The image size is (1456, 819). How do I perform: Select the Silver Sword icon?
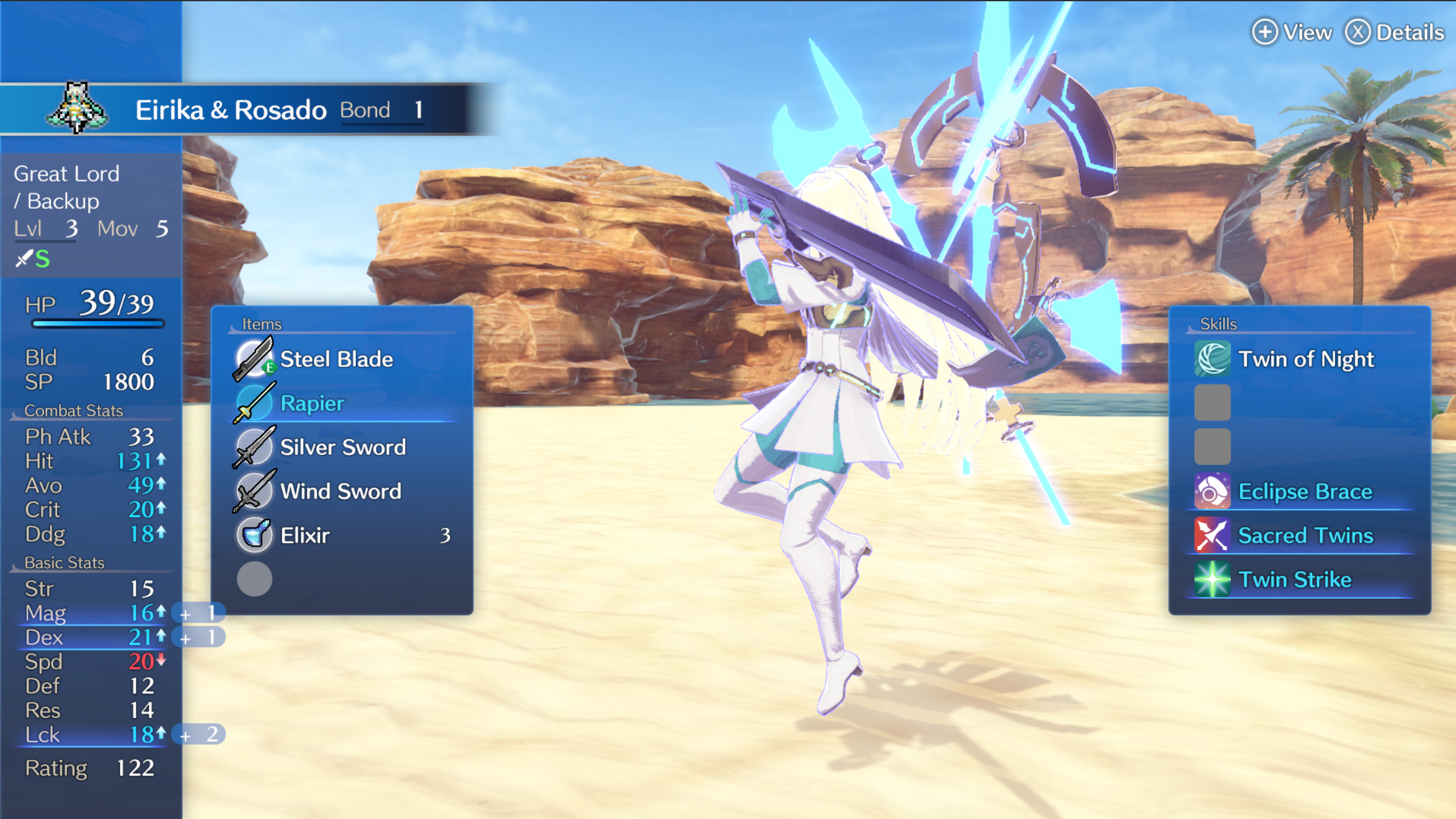pos(254,447)
